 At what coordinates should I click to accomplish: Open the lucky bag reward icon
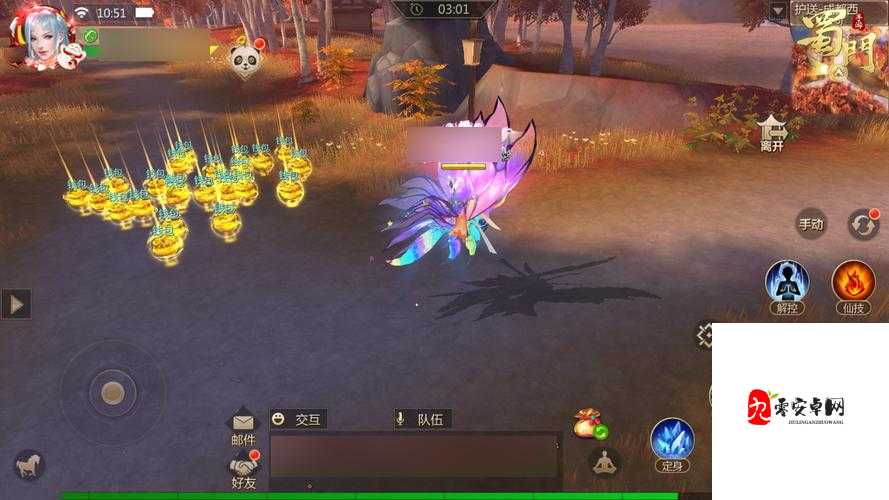pos(589,423)
